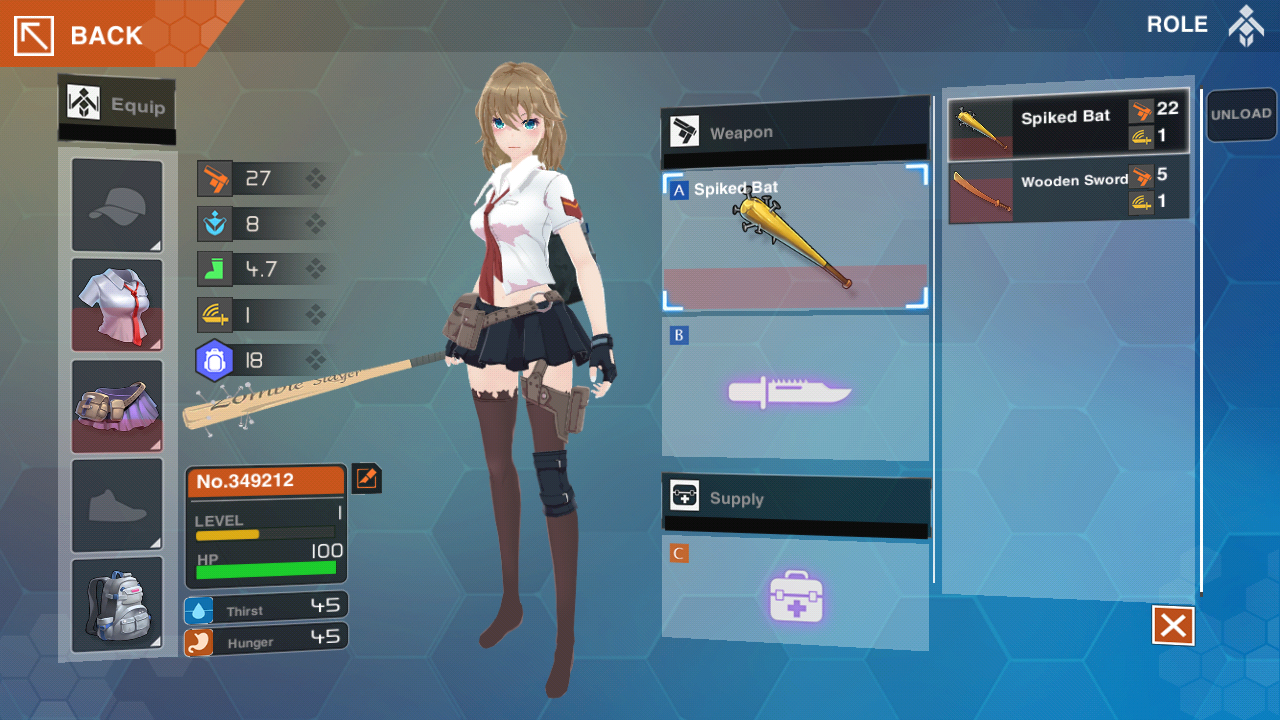The image size is (1280, 720).
Task: Select weapon slot A with Spiked Bat
Action: pyautogui.click(x=795, y=240)
